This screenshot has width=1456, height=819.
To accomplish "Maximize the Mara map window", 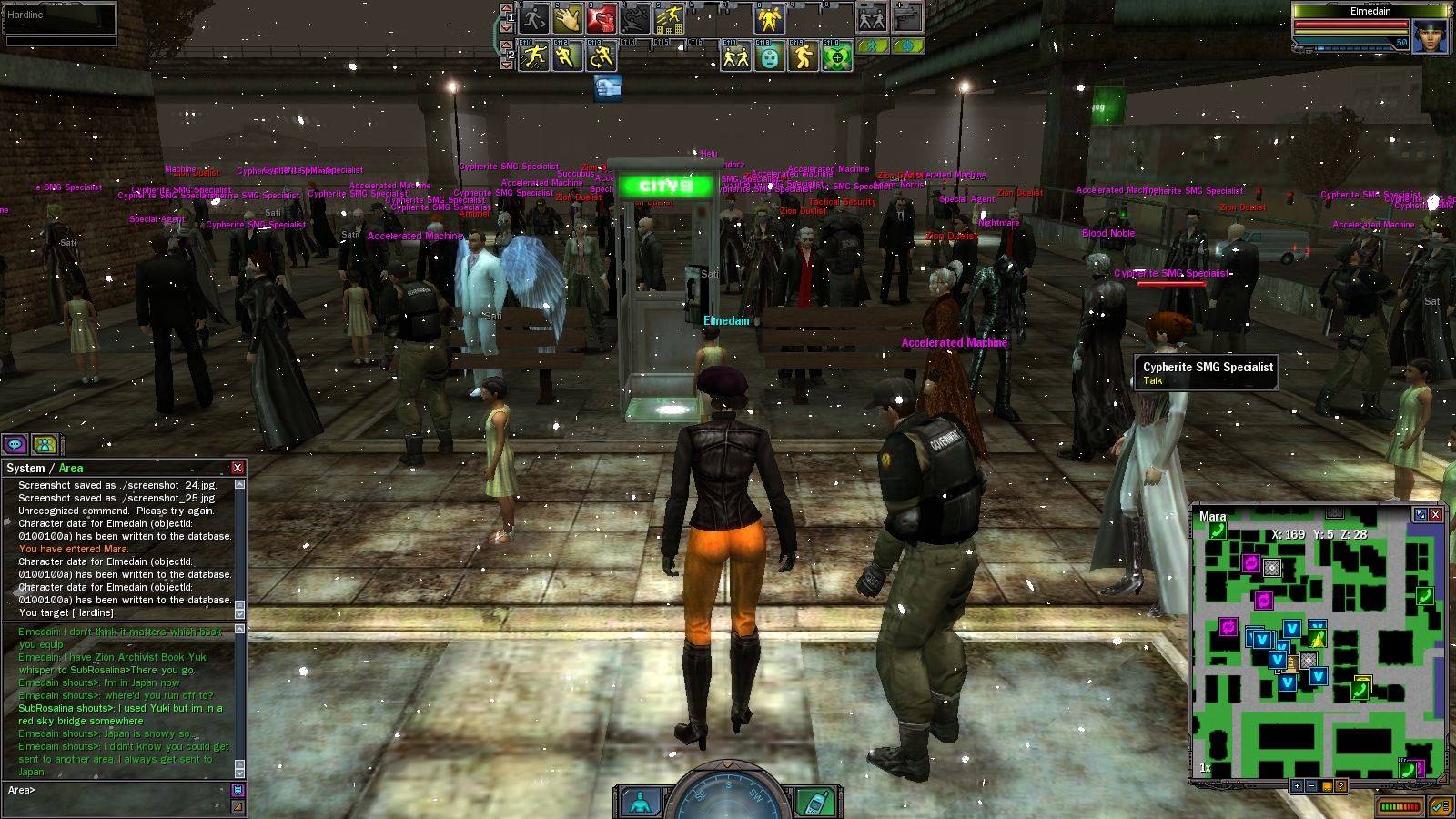I will (1420, 515).
